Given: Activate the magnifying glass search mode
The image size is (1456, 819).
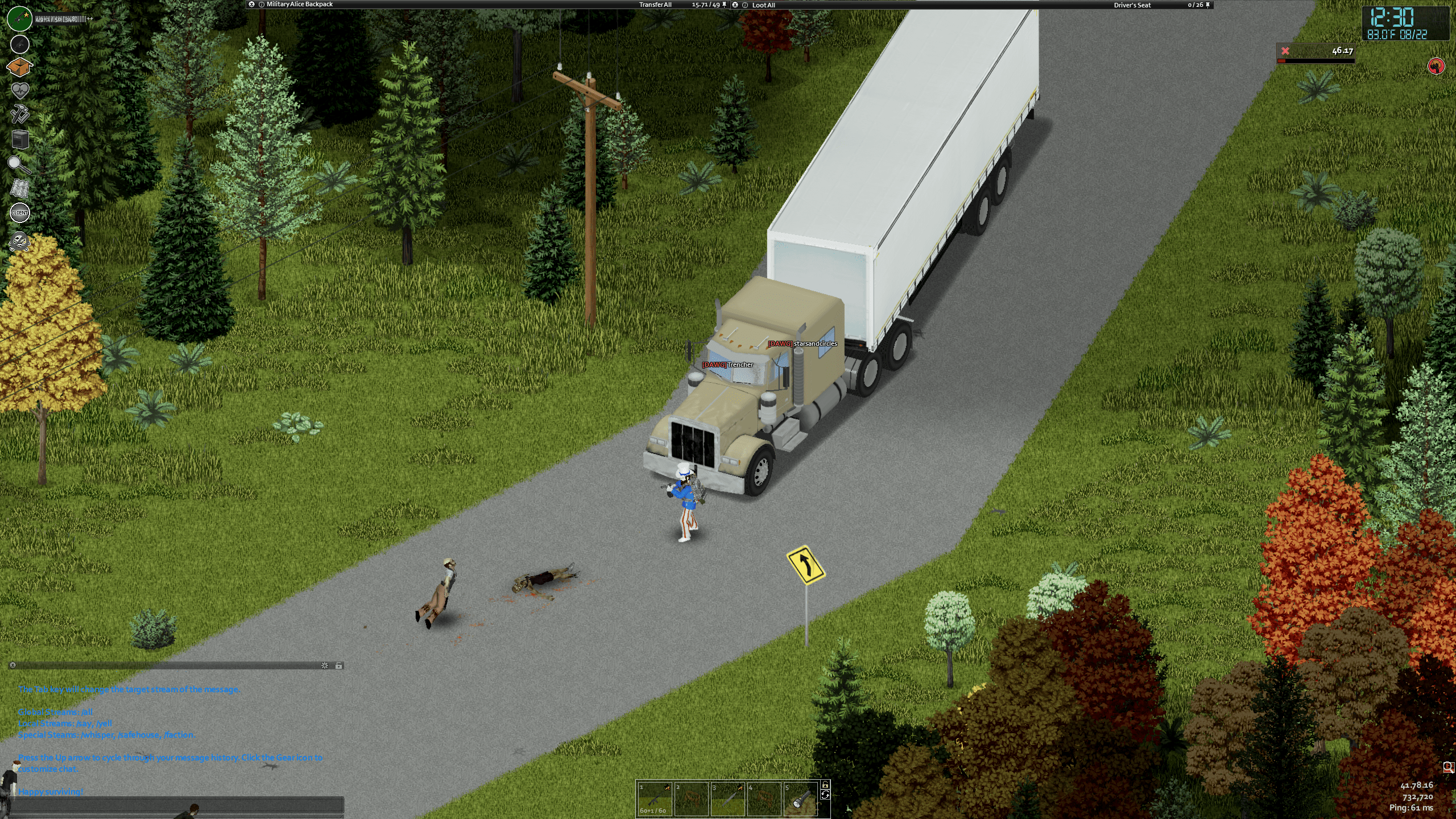Looking at the screenshot, I should 20,164.
